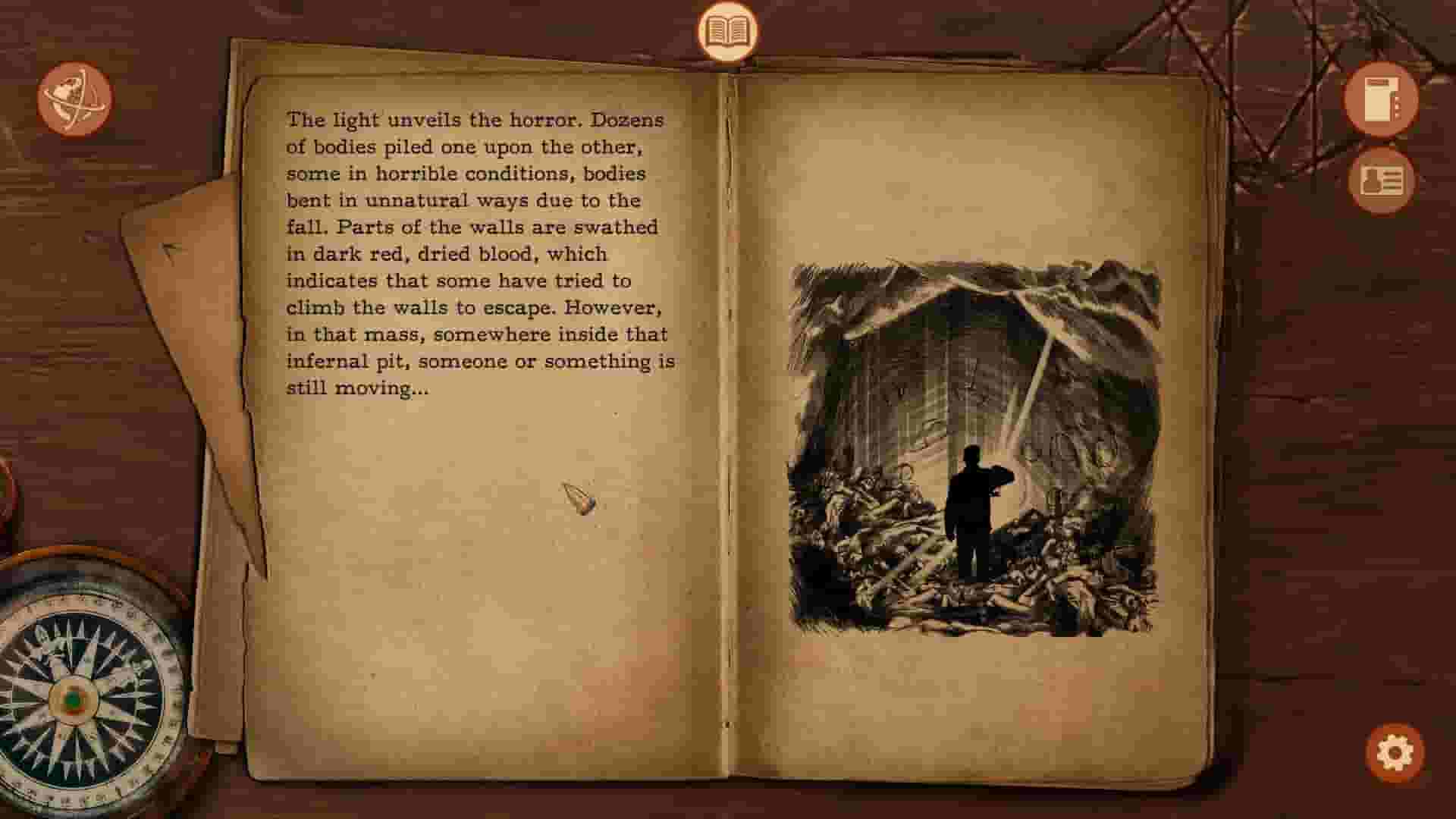Click the arrow mark on the torn paper
The width and height of the screenshot is (1456, 819).
click(171, 250)
